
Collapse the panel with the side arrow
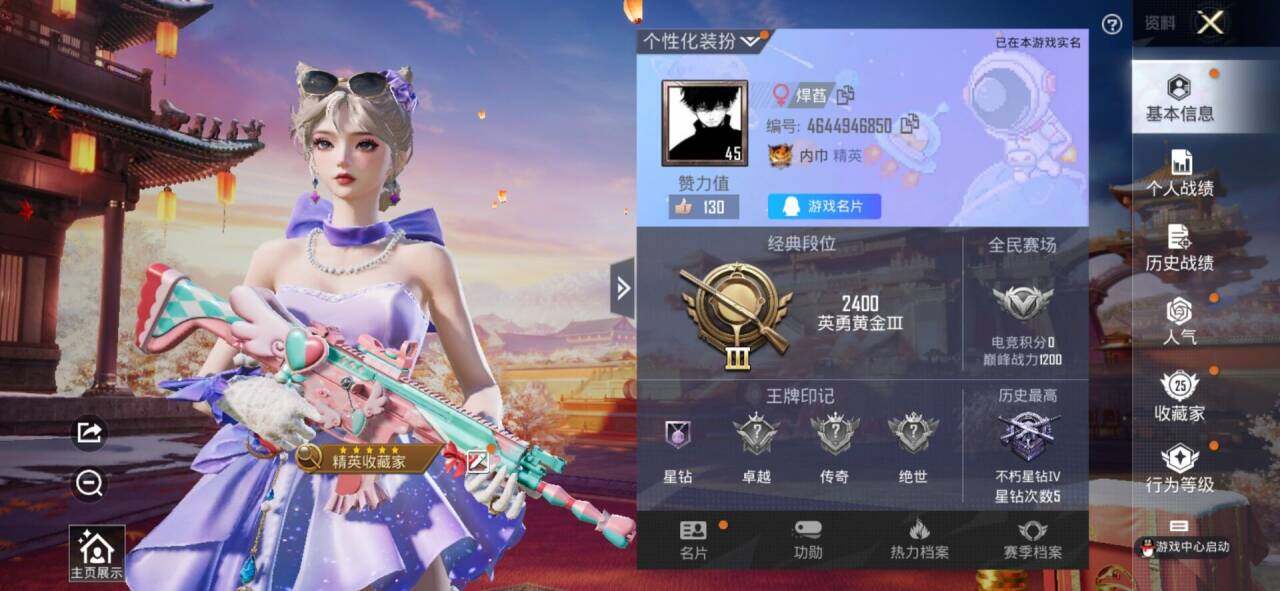pos(622,288)
